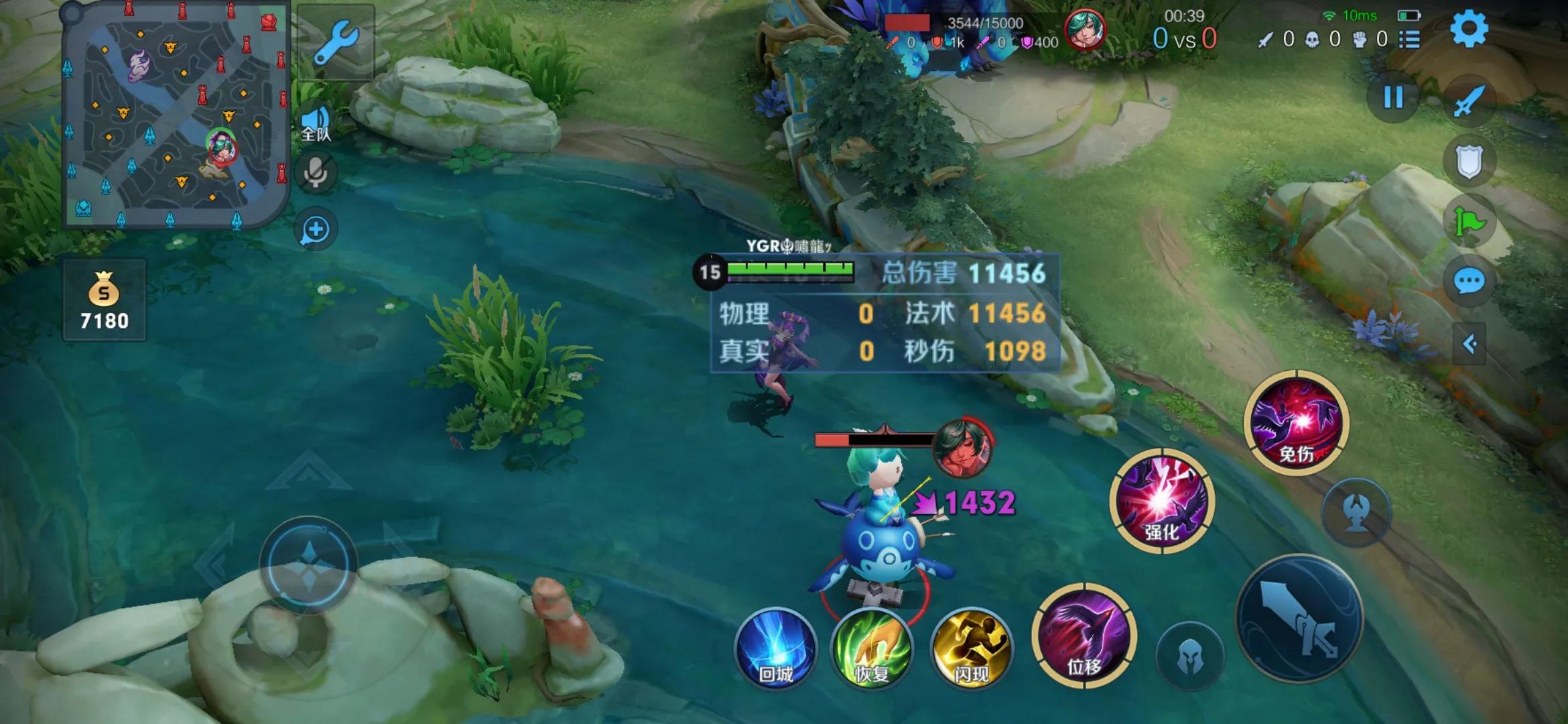Viewport: 1568px width, 724px height.
Task: Open the gold shop showing 7180
Action: point(104,300)
